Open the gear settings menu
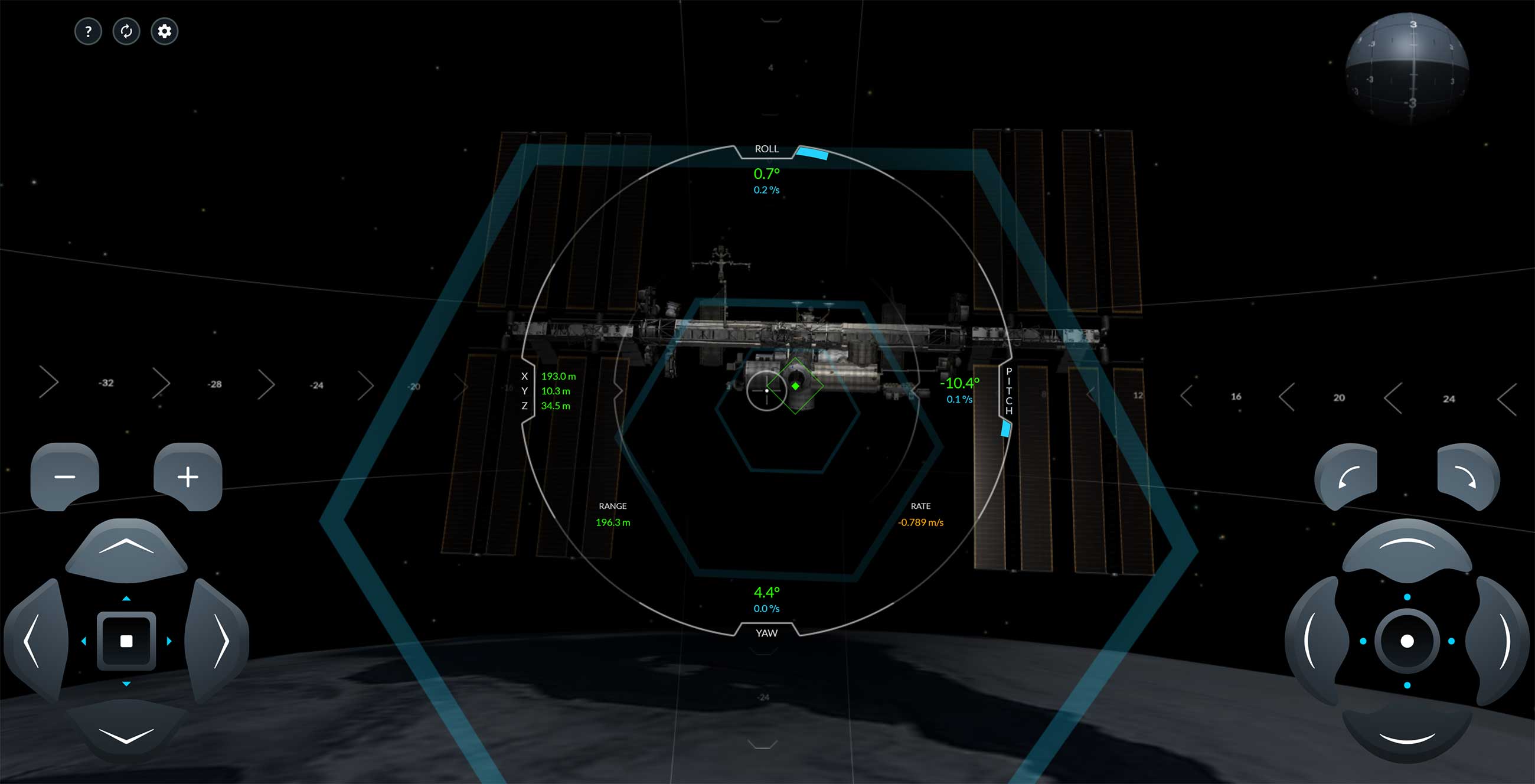This screenshot has width=1535, height=784. pyautogui.click(x=165, y=31)
